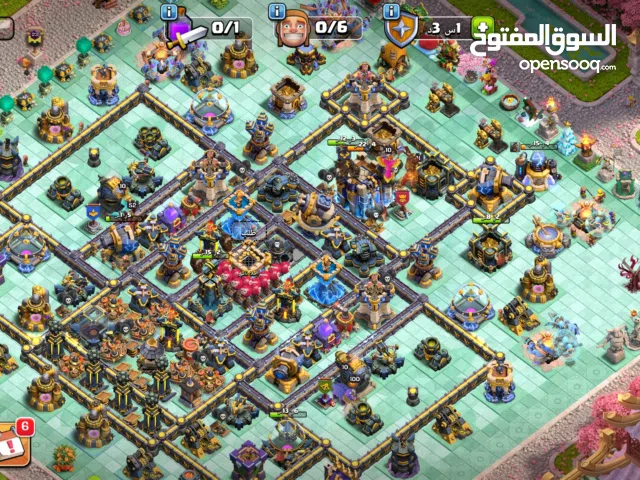Screen dimensions: 640x480
Task: Open the events calendar with red badge
Action: point(14,437)
